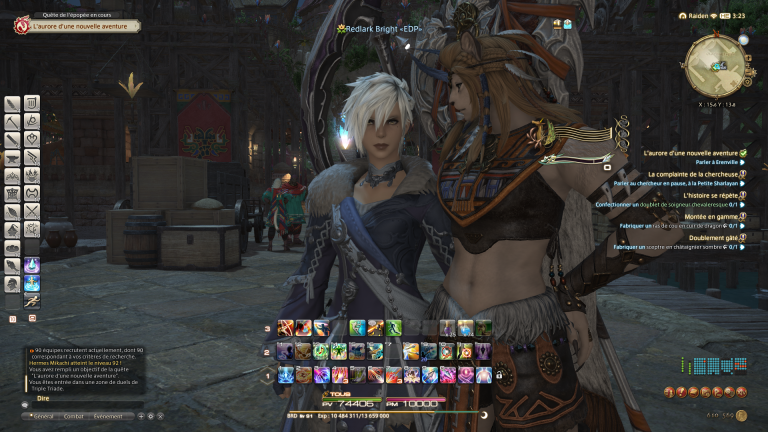Activate the glowing blue crystal icon in left panel
768x432 pixels.
[32, 265]
